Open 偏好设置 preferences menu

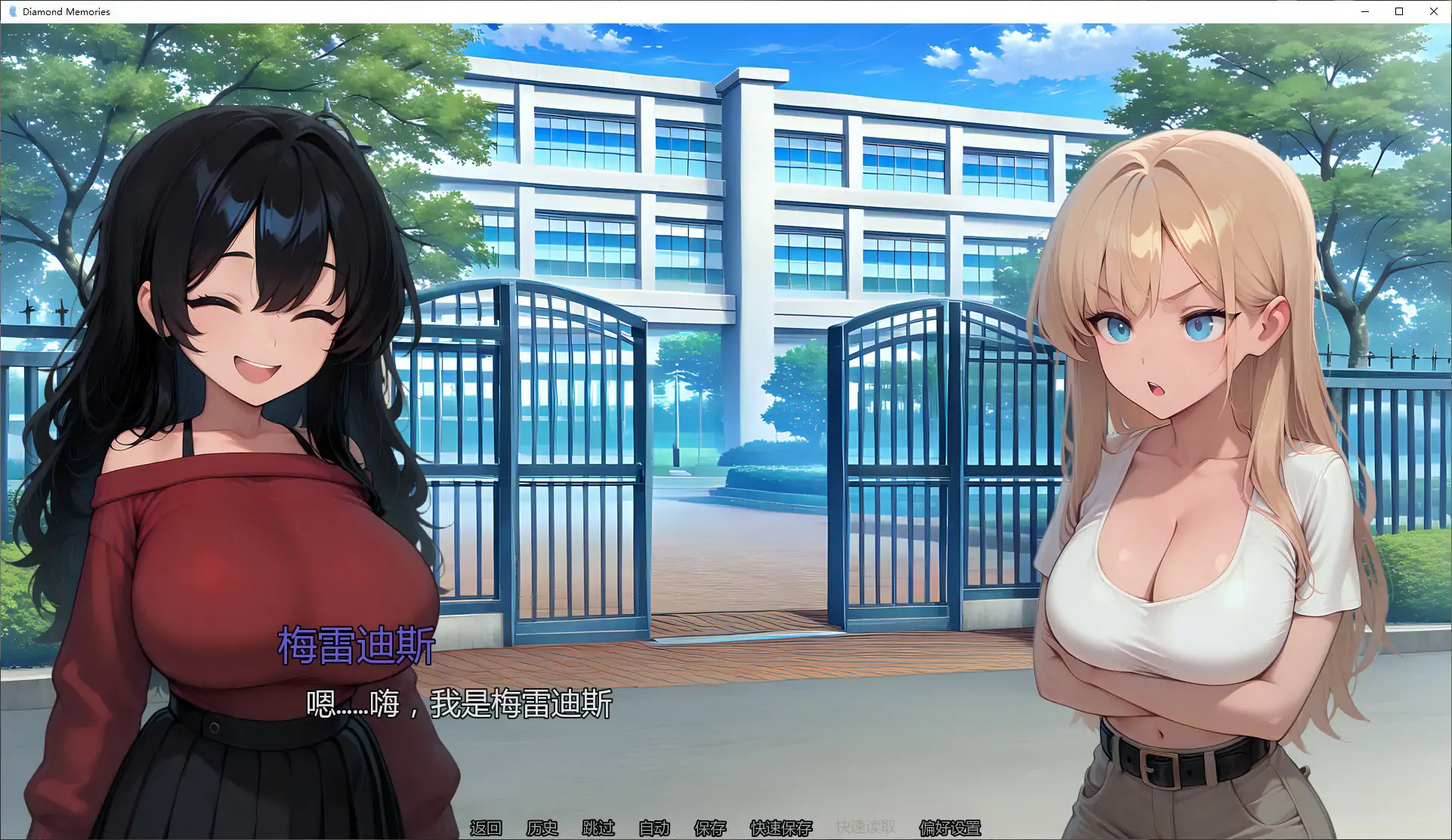pyautogui.click(x=950, y=828)
